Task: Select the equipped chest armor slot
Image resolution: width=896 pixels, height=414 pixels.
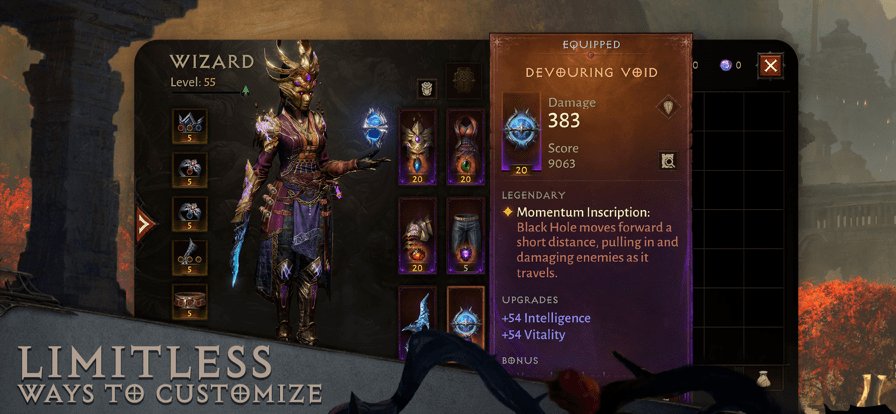Action: coord(465,145)
